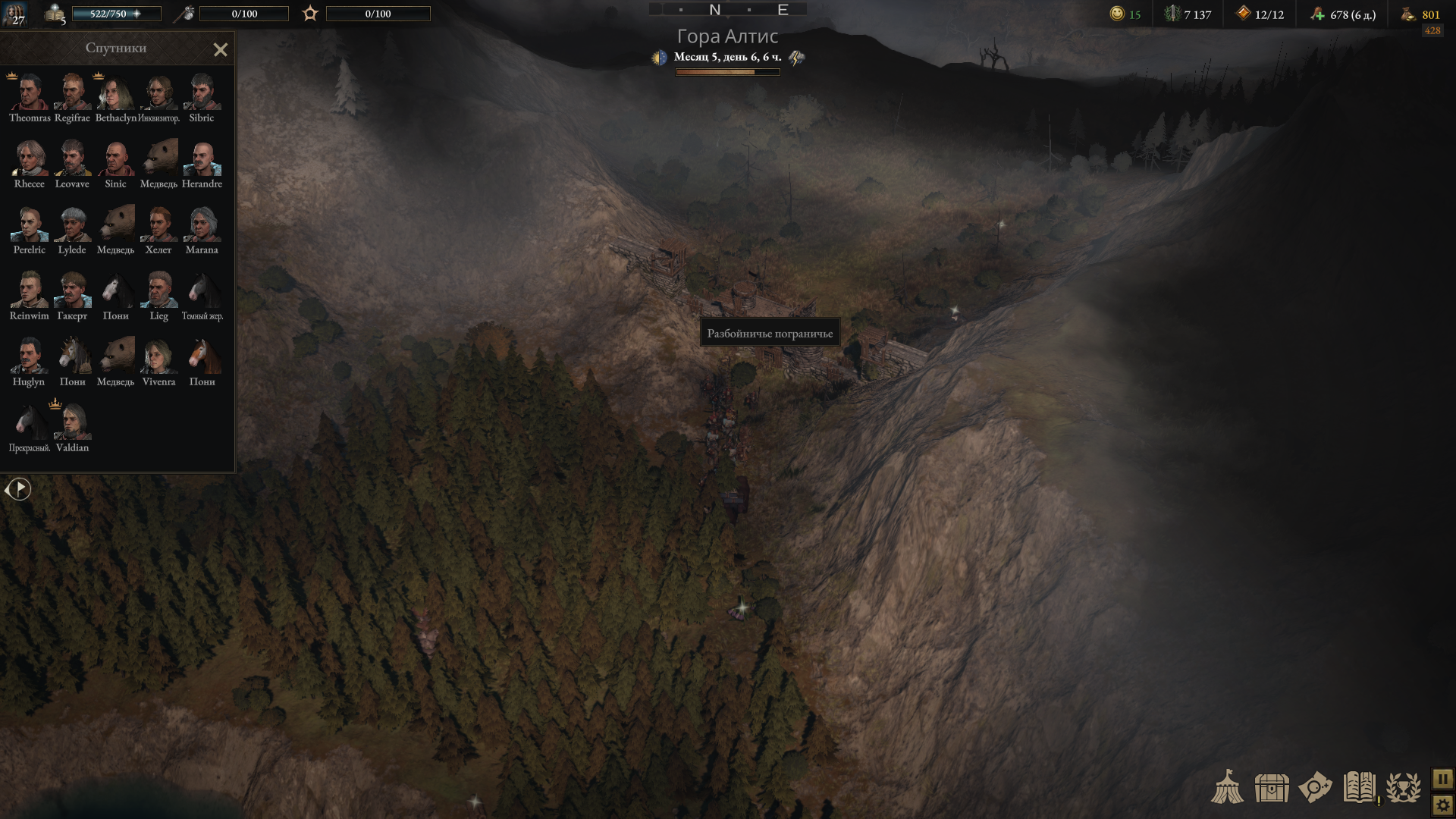The image size is (1456, 819).
Task: Select companion Bethaclyn portrait
Action: [x=116, y=93]
